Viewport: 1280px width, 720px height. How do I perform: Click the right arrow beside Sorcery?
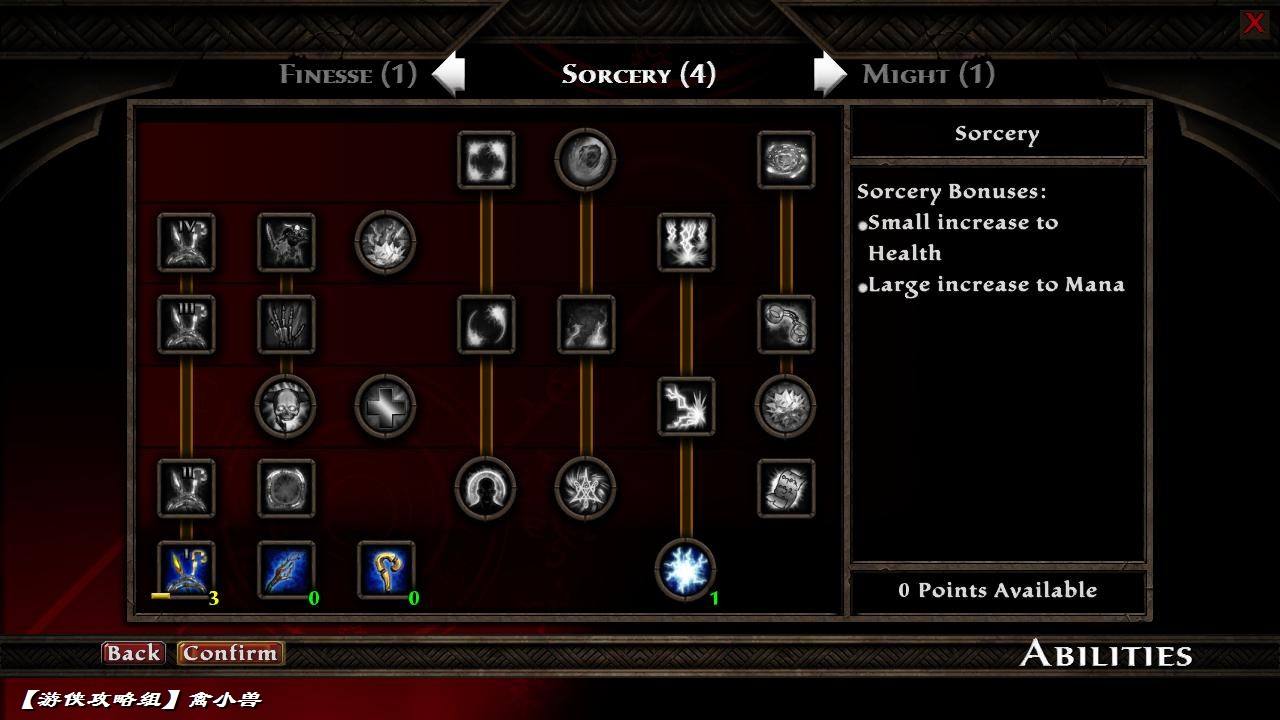[x=829, y=74]
